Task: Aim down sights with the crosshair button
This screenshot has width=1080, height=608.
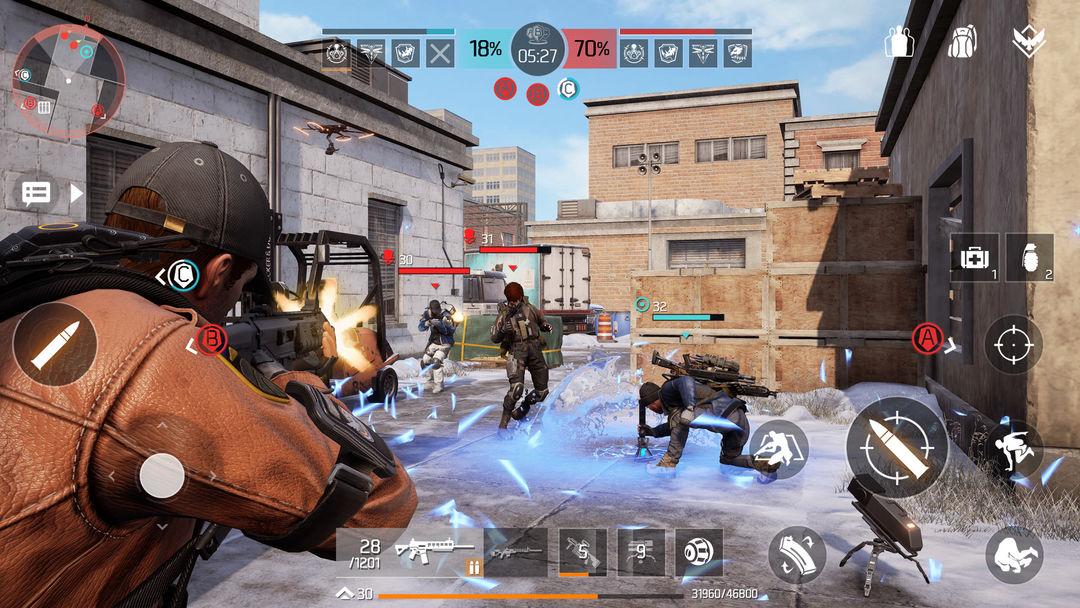Action: [x=1013, y=344]
